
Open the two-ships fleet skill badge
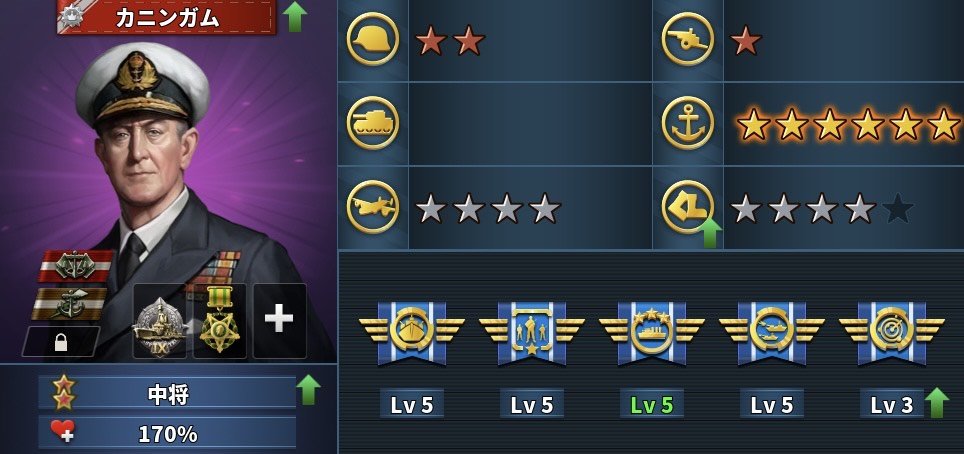tap(771, 332)
